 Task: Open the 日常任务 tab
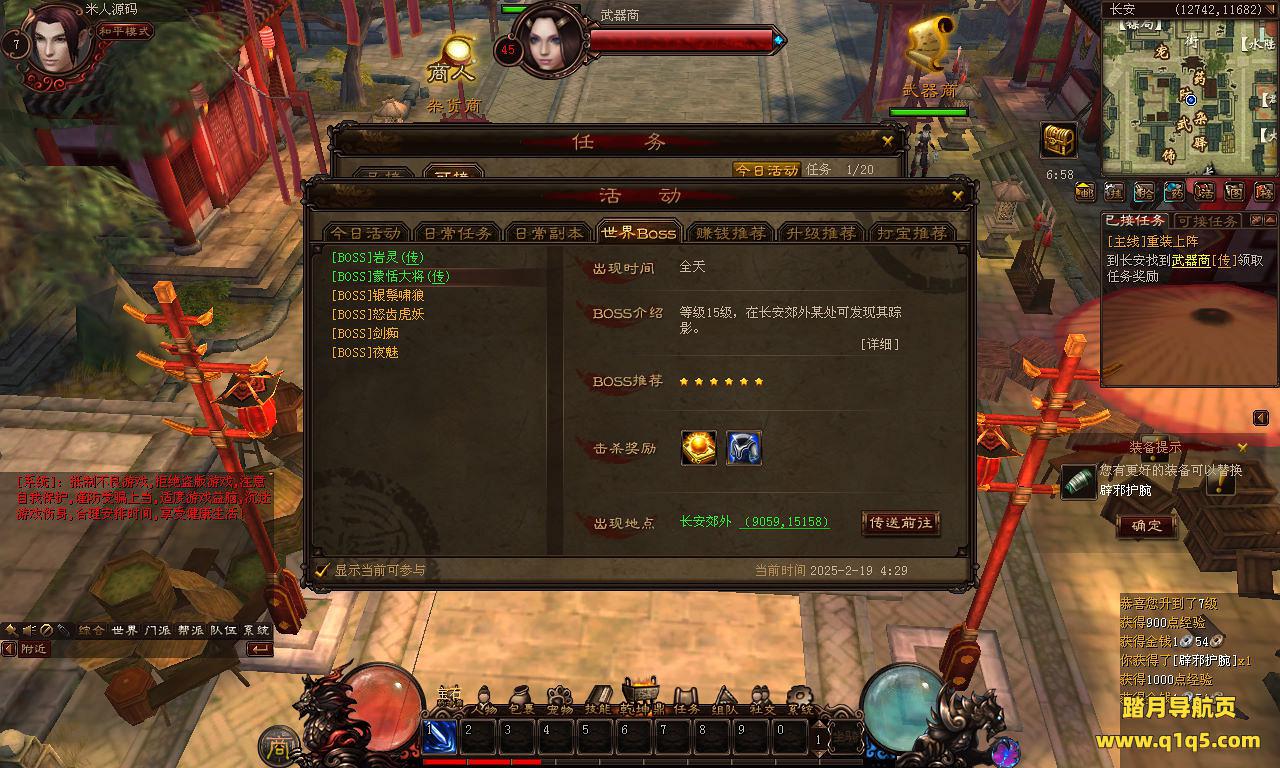457,233
